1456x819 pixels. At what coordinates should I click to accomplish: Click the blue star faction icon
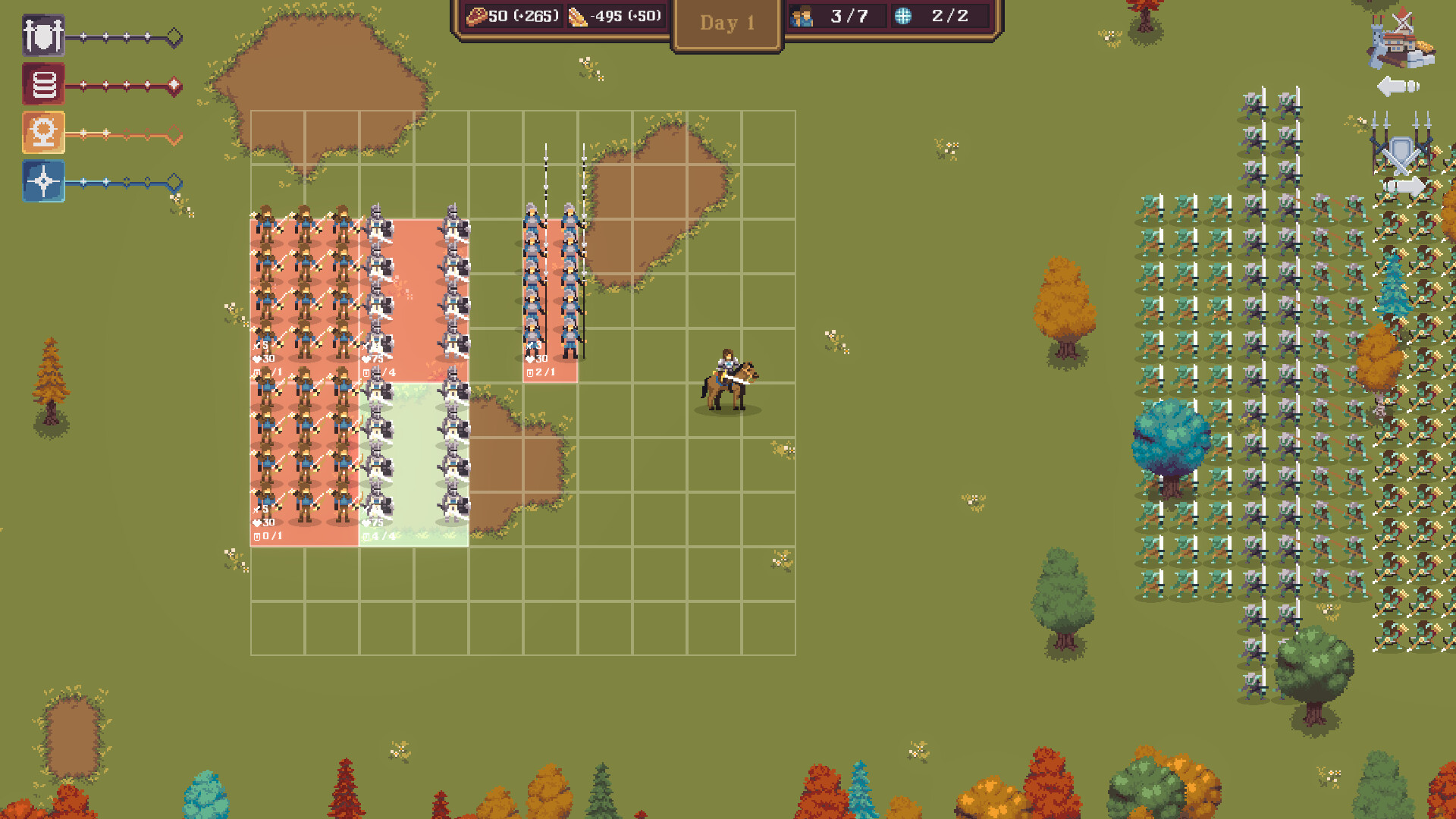tap(43, 182)
